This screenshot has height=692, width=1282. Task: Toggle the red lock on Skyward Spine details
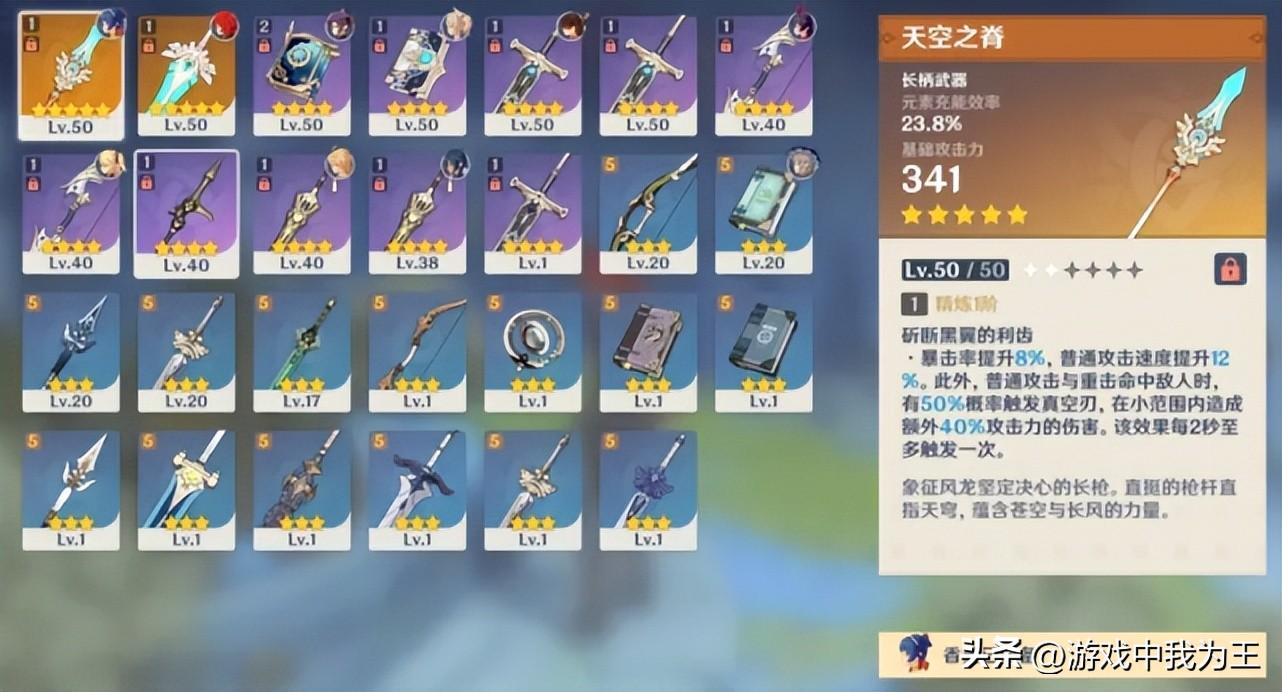click(1230, 269)
